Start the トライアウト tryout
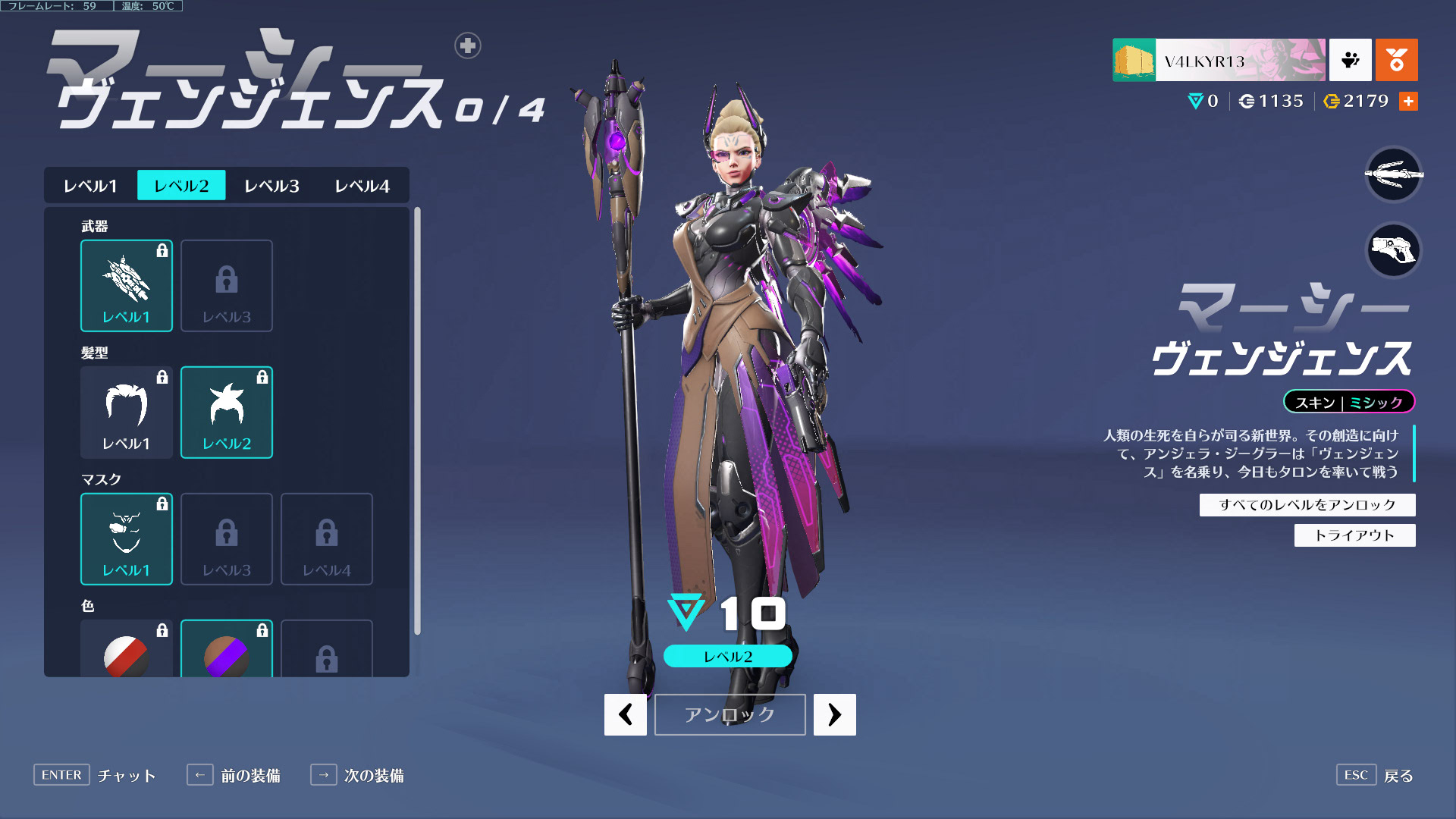Screen dimensions: 1456x819 pyautogui.click(x=1354, y=535)
